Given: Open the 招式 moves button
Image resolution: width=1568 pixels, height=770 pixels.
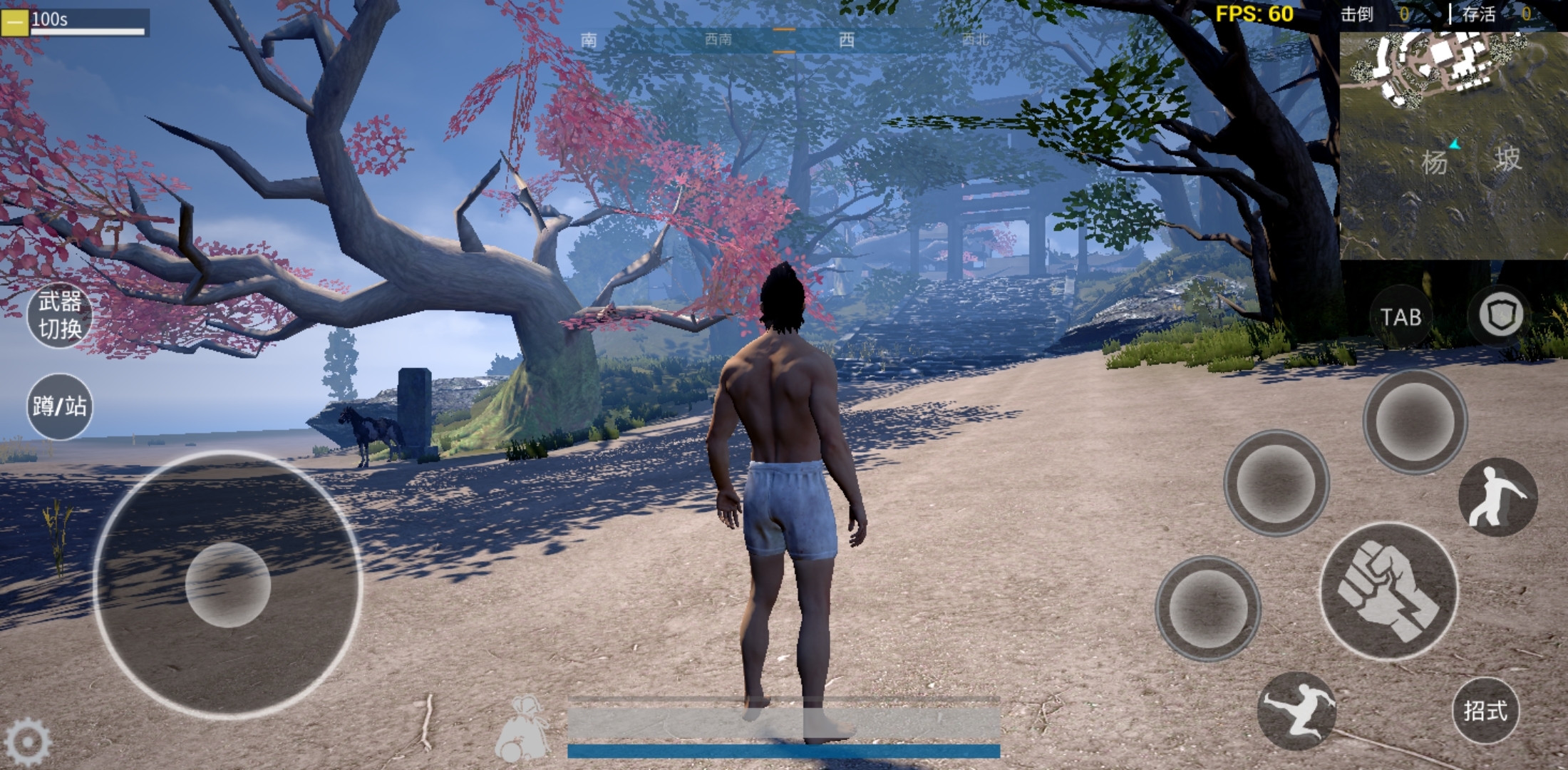Looking at the screenshot, I should point(1485,710).
